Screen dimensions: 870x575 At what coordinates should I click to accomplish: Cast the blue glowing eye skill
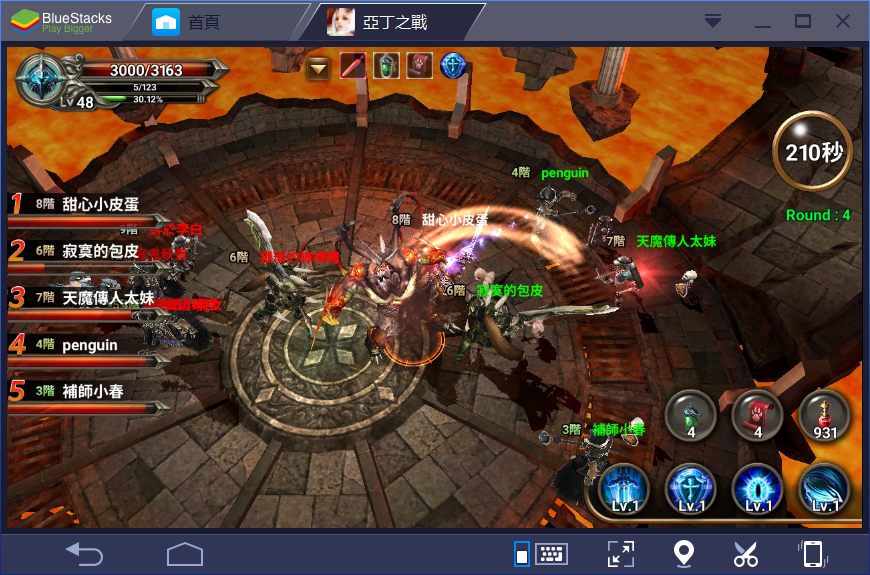758,490
